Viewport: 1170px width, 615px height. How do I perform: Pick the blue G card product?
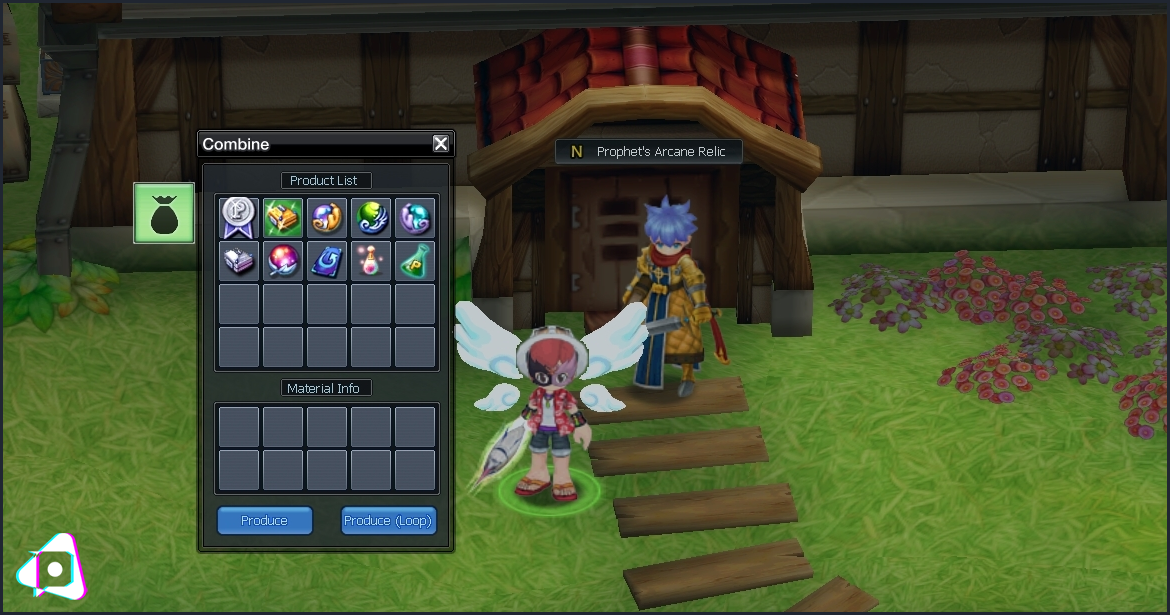tap(327, 261)
